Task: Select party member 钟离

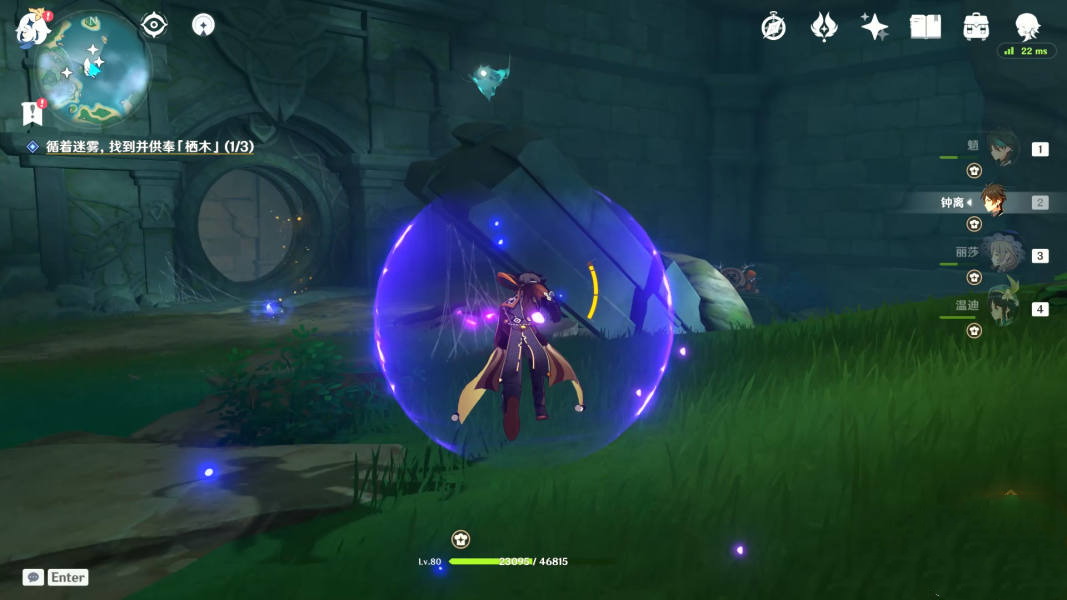Action: [x=994, y=202]
